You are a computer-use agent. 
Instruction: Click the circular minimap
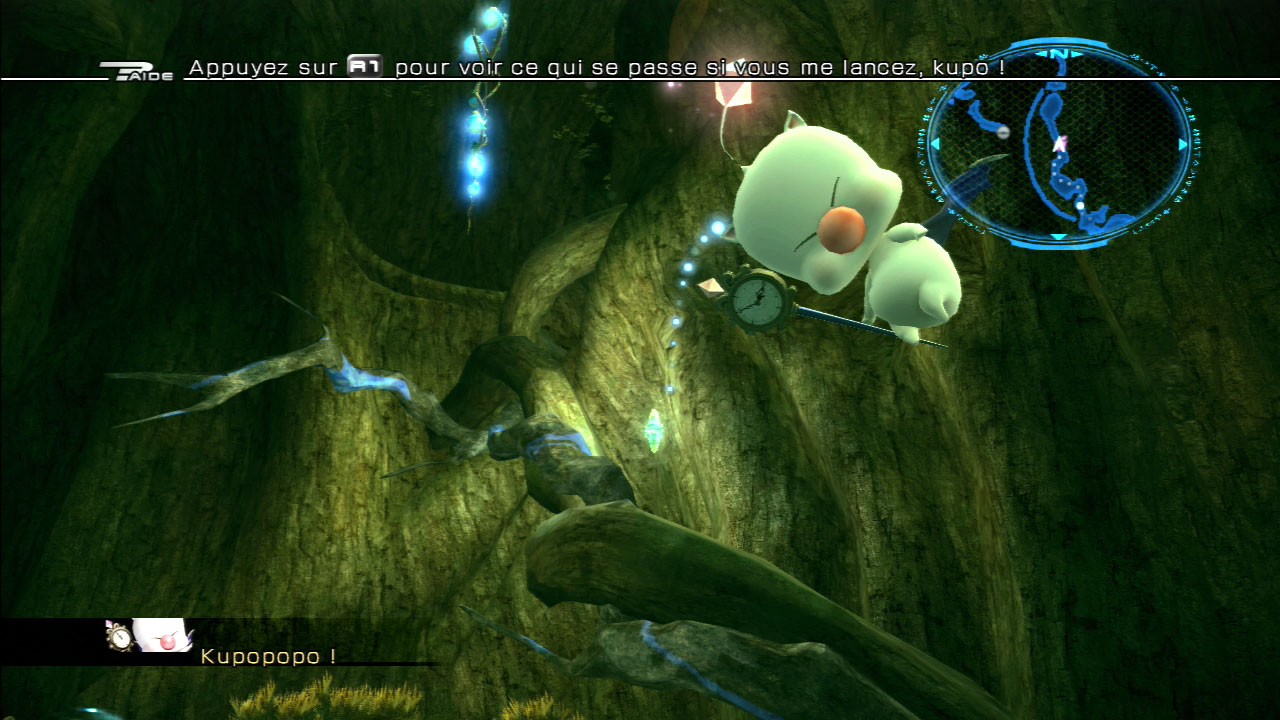click(x=1059, y=145)
